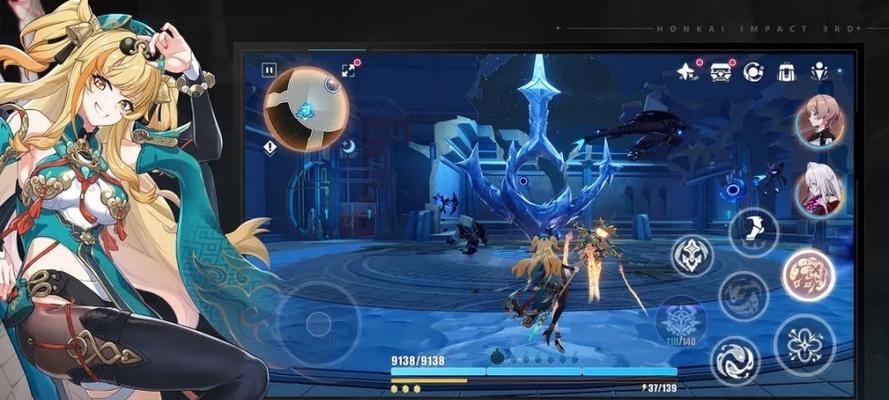Tap the dim dragon-swirl skill button in the middle
The height and width of the screenshot is (400, 889).
[x=743, y=296]
